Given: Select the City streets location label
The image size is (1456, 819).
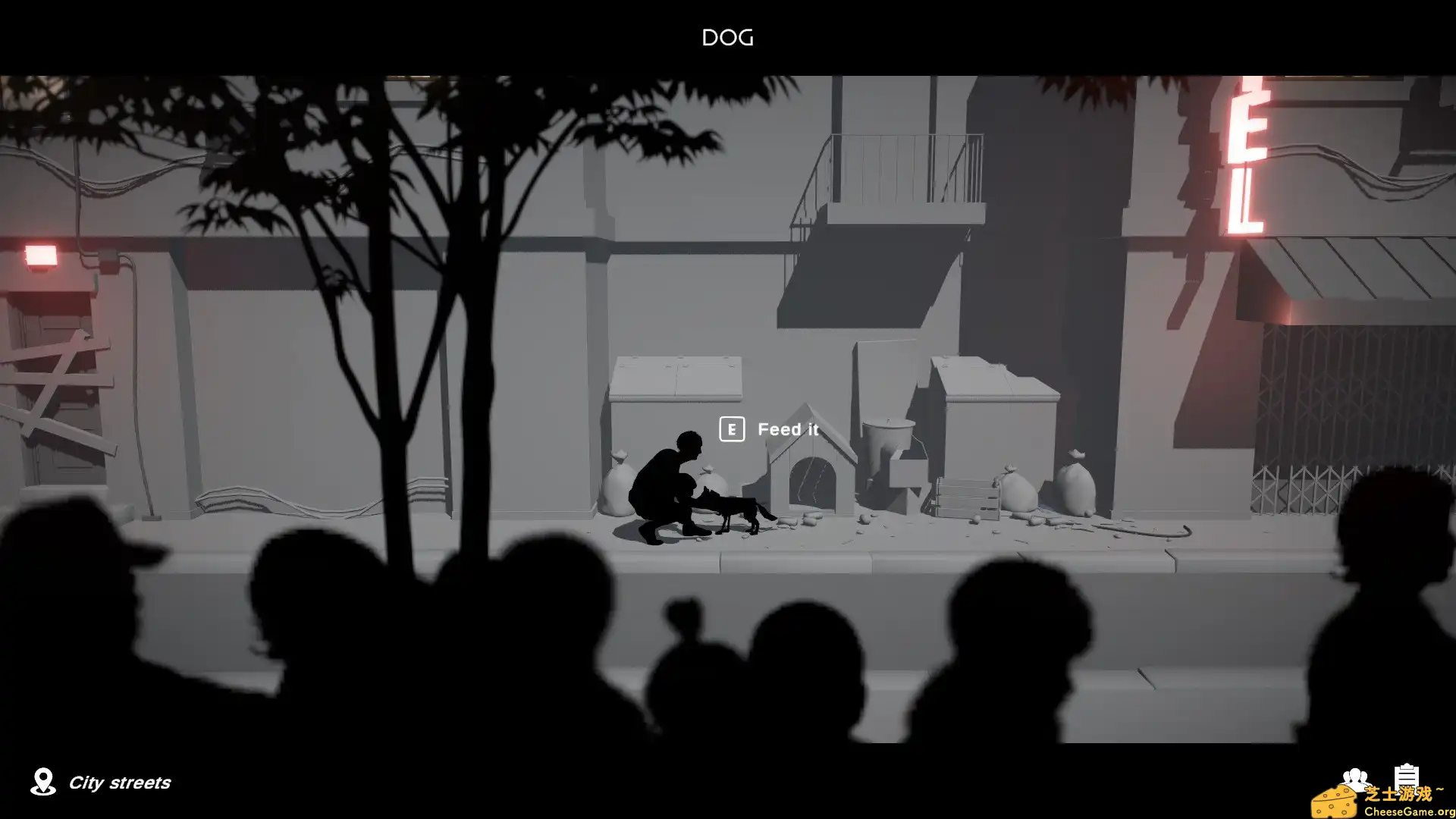Looking at the screenshot, I should pyautogui.click(x=120, y=783).
